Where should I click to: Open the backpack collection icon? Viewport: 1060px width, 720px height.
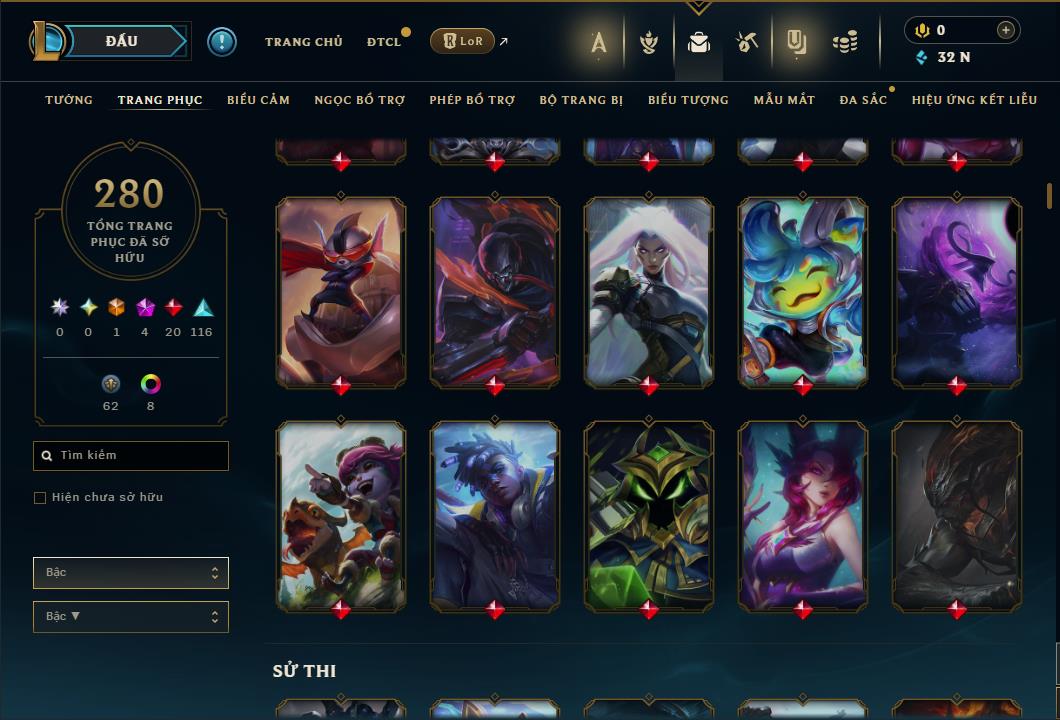(x=699, y=42)
